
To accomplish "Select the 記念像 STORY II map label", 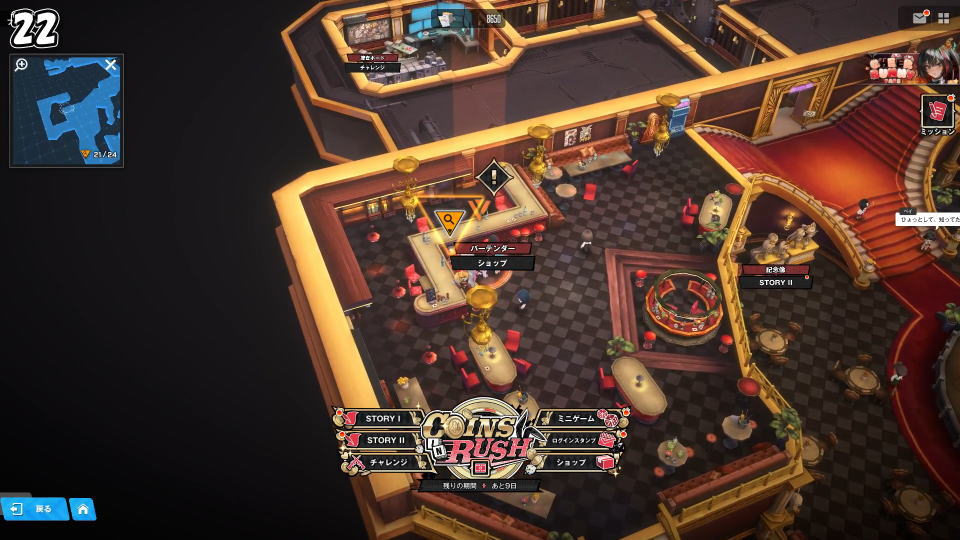I will click(x=775, y=276).
